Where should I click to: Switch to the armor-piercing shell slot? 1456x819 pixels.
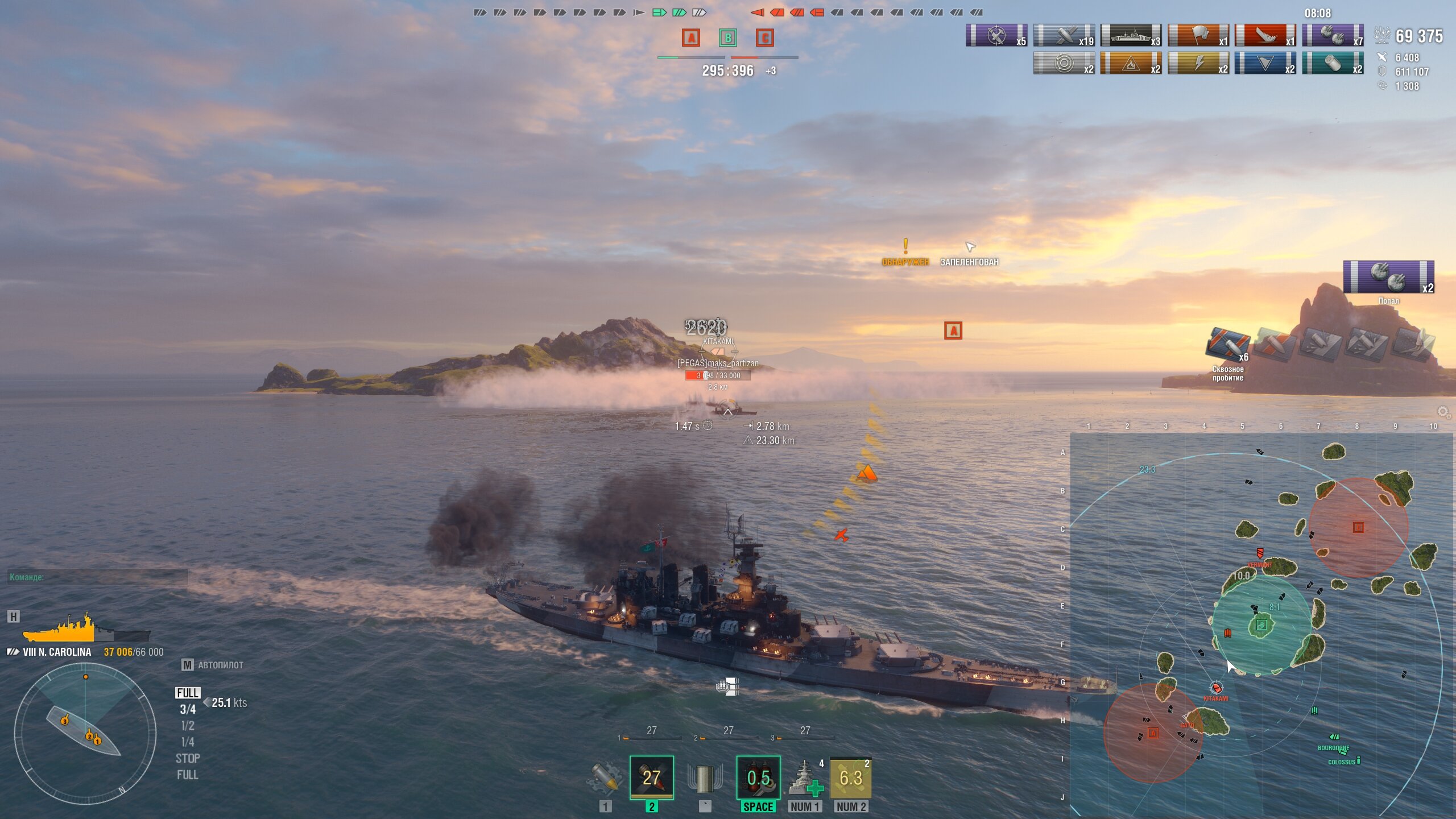tap(651, 777)
